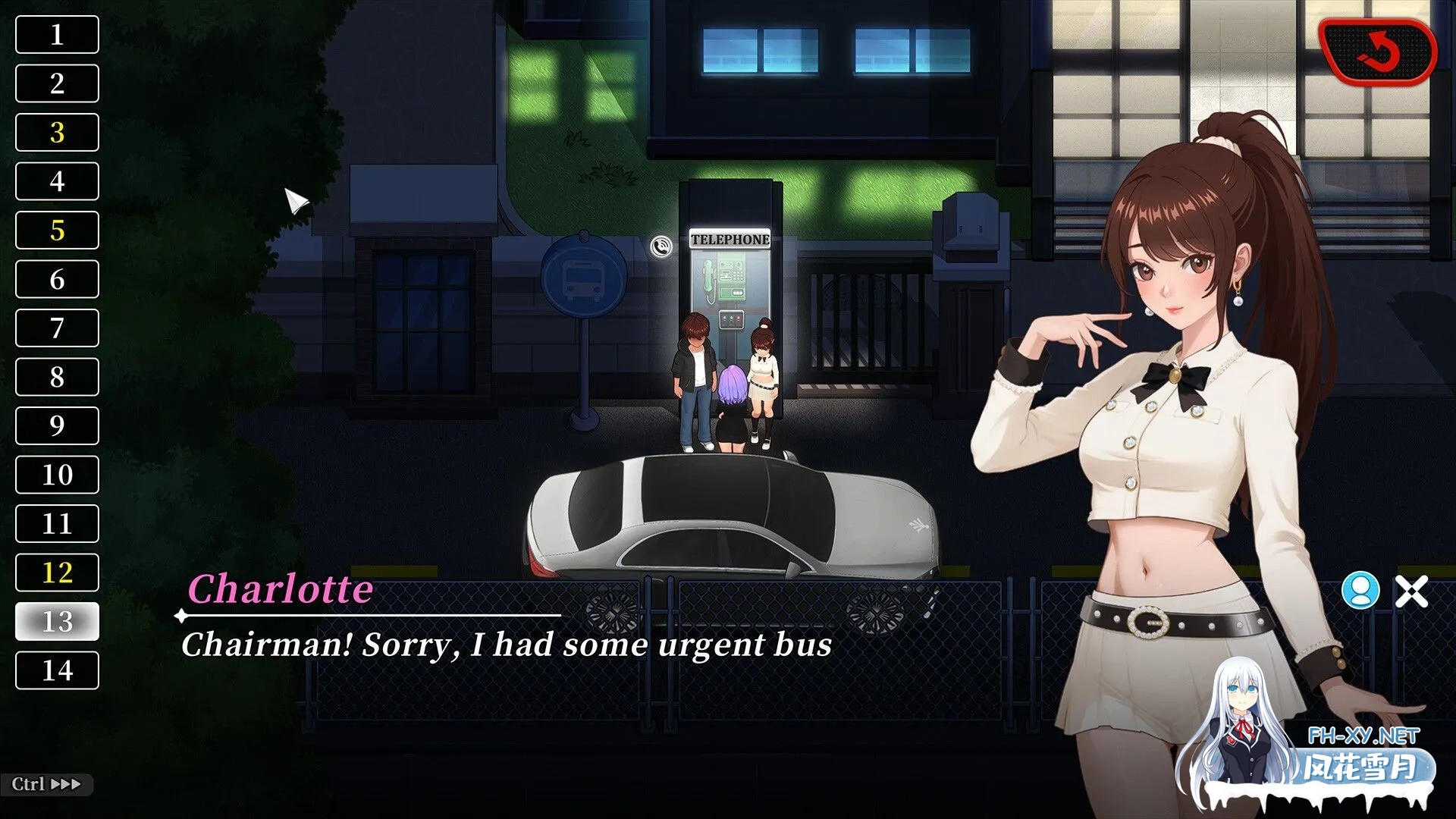Switch to scene number 11
This screenshot has height=819, width=1456.
pyautogui.click(x=57, y=524)
